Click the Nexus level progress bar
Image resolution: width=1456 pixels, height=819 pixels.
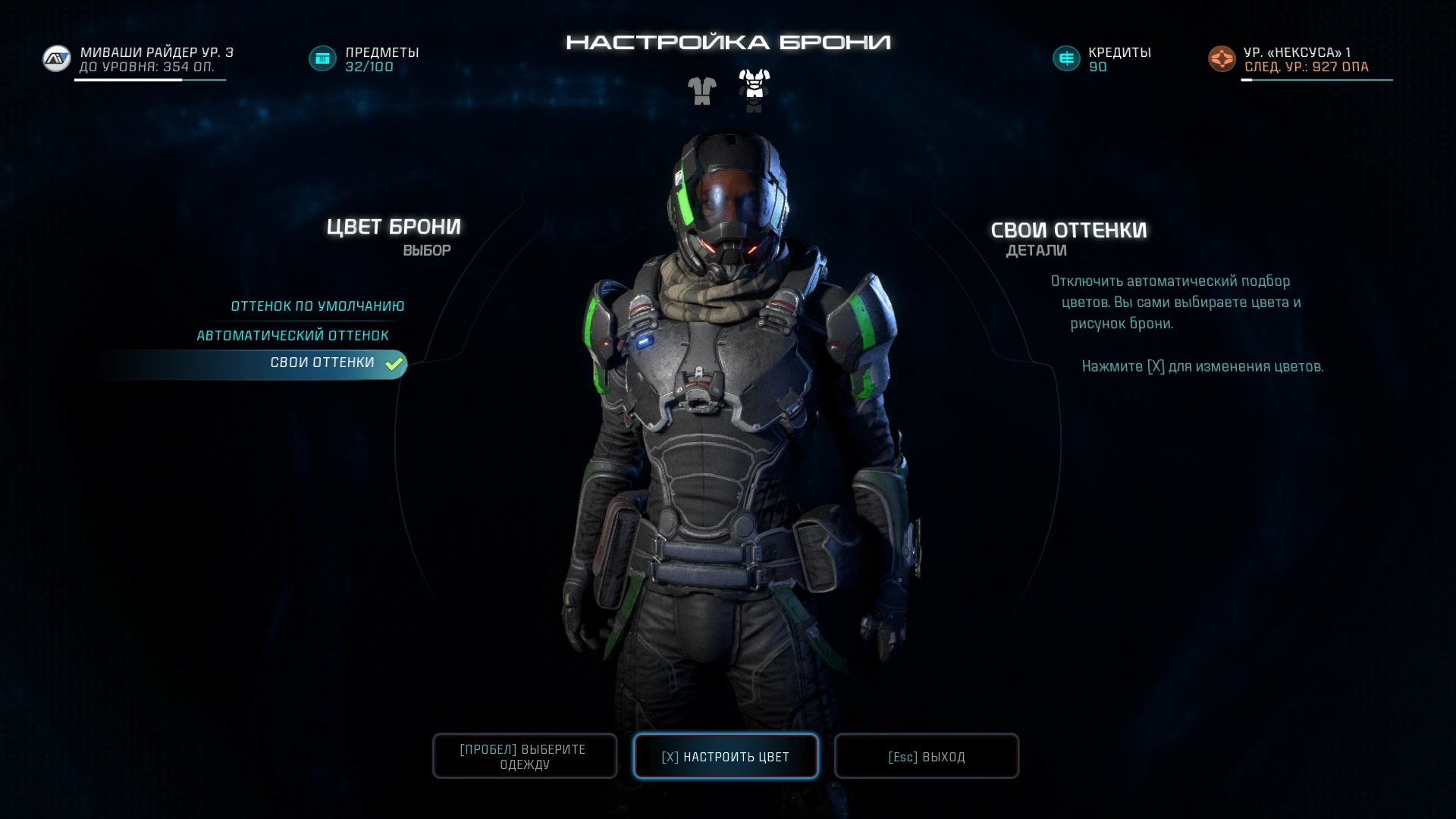pyautogui.click(x=1318, y=79)
